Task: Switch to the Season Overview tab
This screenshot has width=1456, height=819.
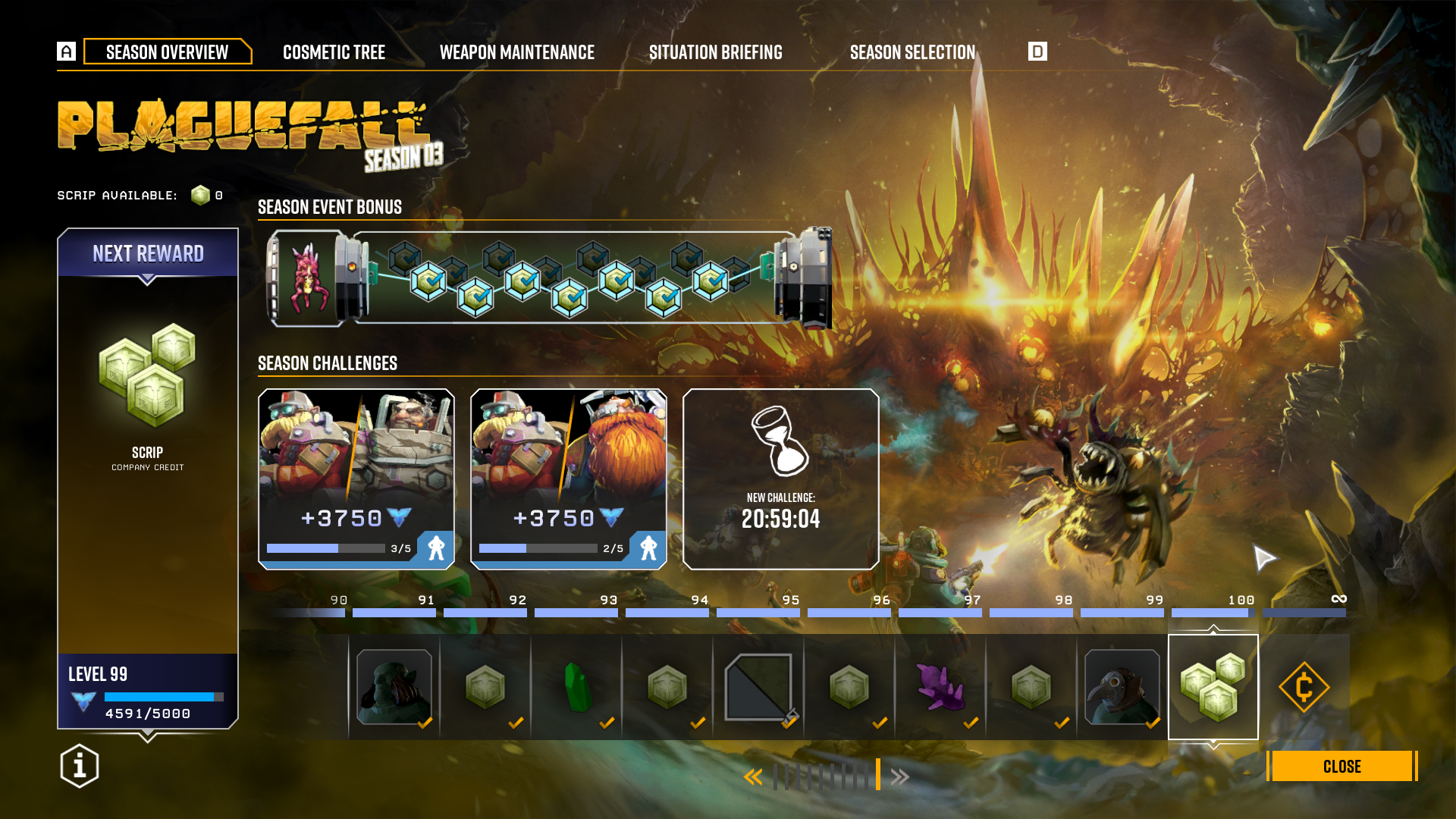Action: tap(167, 52)
